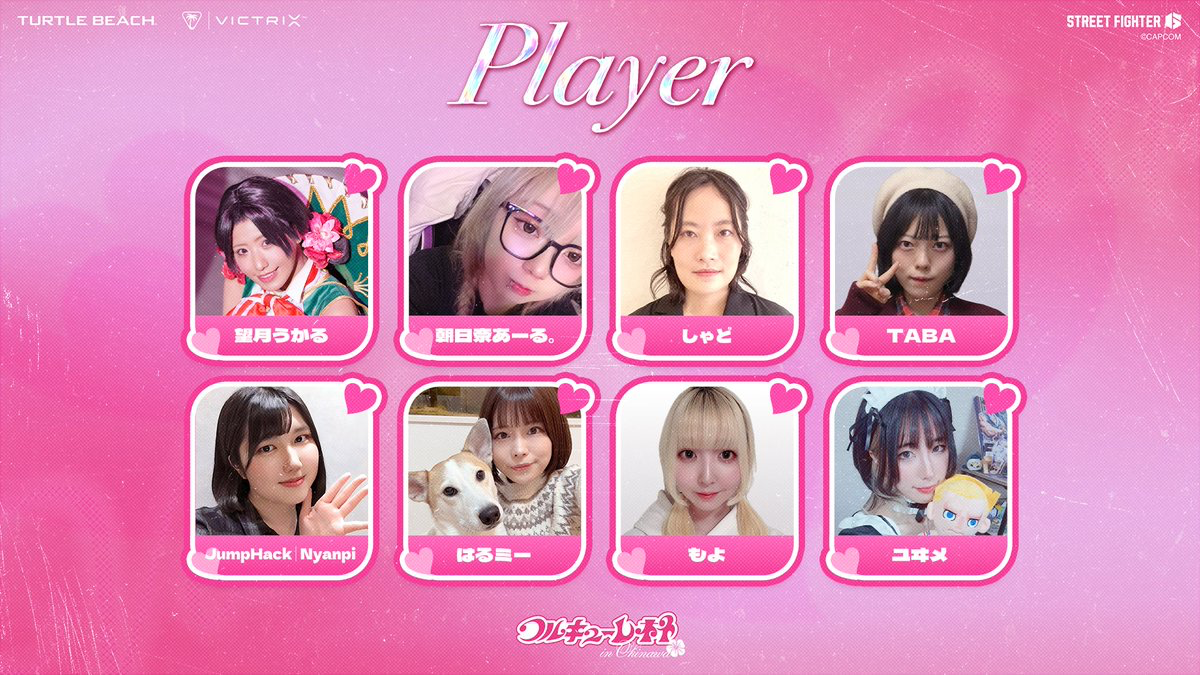Screen dimensions: 1200x675
Task: Open the TABA player card
Action: click(920, 256)
